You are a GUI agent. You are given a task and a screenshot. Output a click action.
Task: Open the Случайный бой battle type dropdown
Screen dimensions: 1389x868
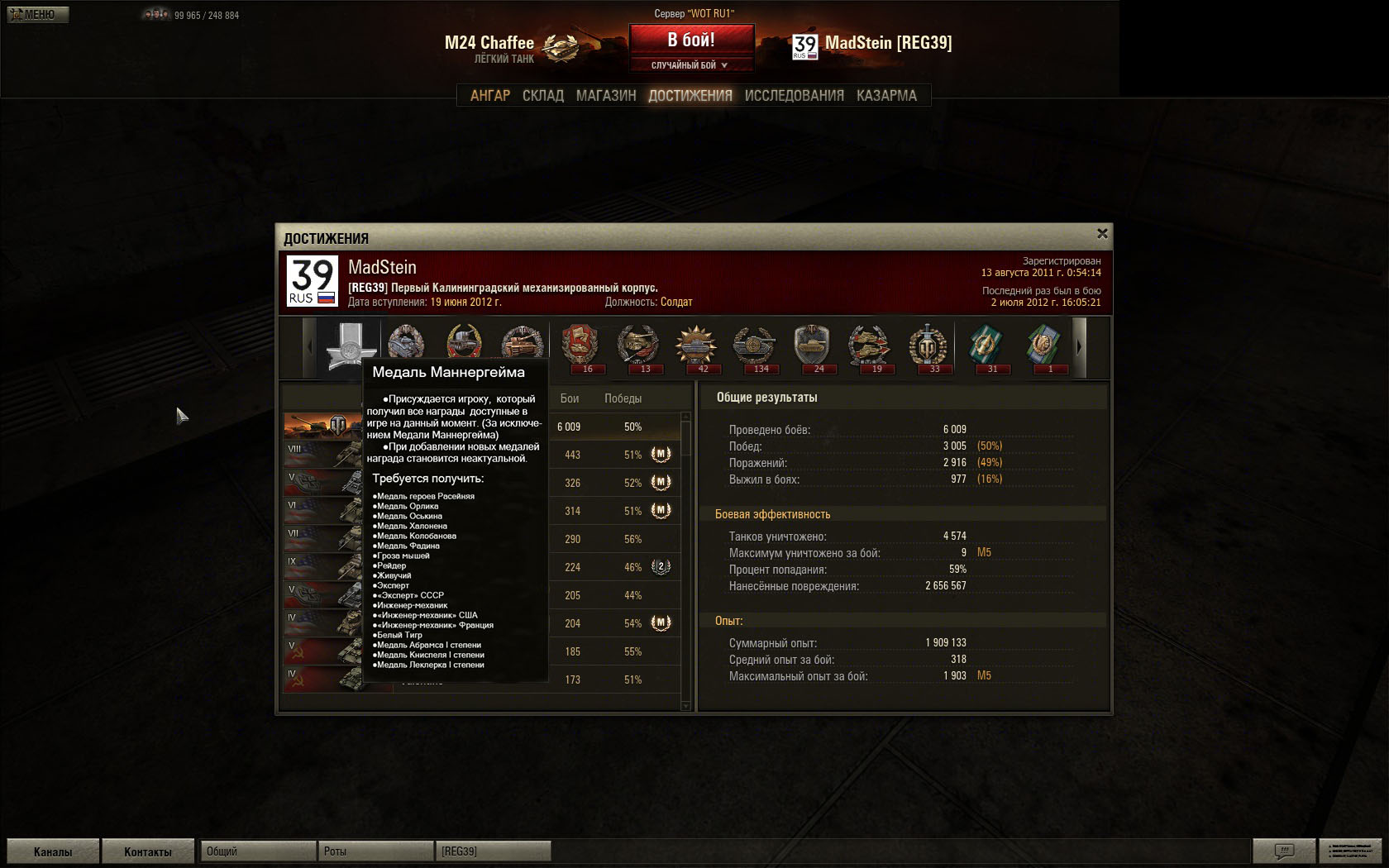pos(691,65)
